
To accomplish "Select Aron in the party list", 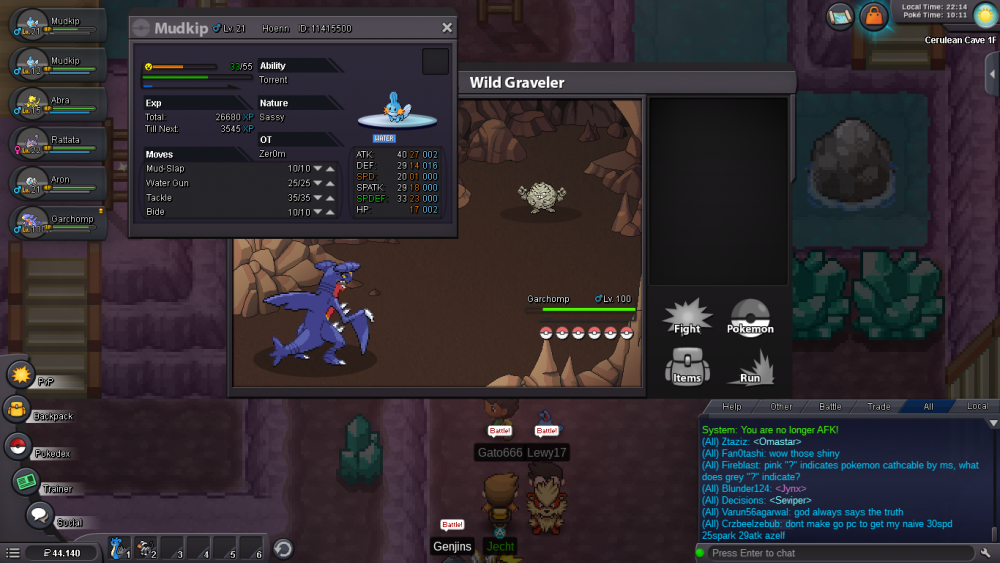I will pyautogui.click(x=58, y=184).
